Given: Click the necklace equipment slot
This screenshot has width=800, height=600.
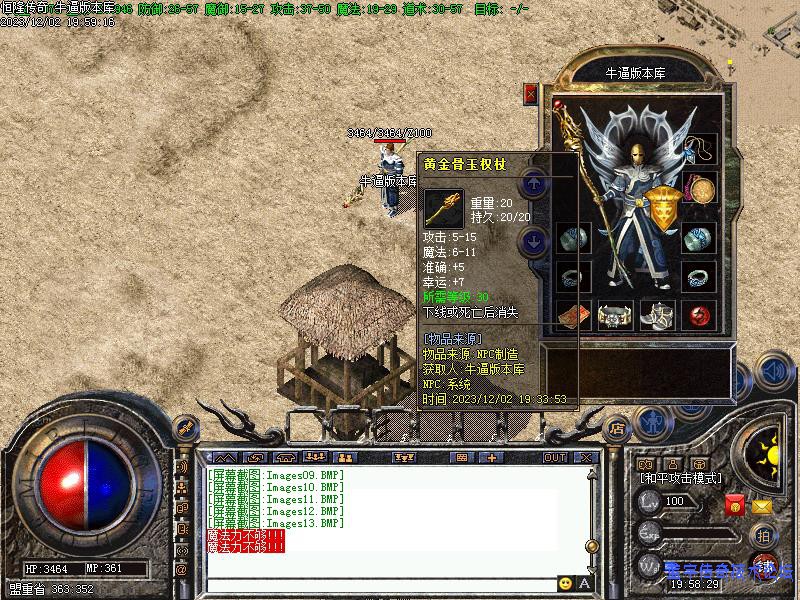Looking at the screenshot, I should [700, 149].
